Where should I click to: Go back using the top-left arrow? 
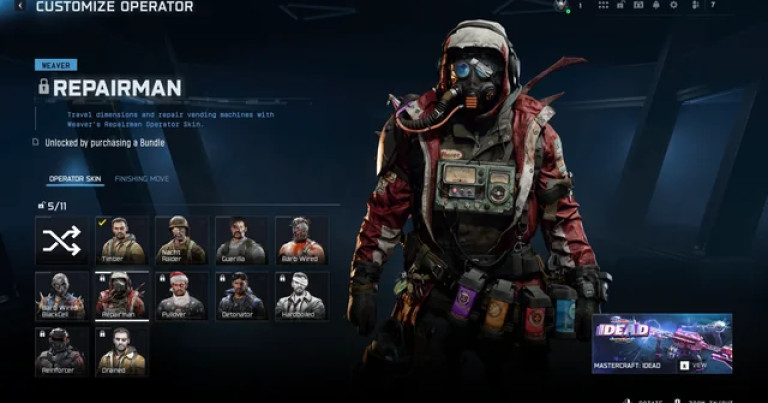pyautogui.click(x=20, y=6)
